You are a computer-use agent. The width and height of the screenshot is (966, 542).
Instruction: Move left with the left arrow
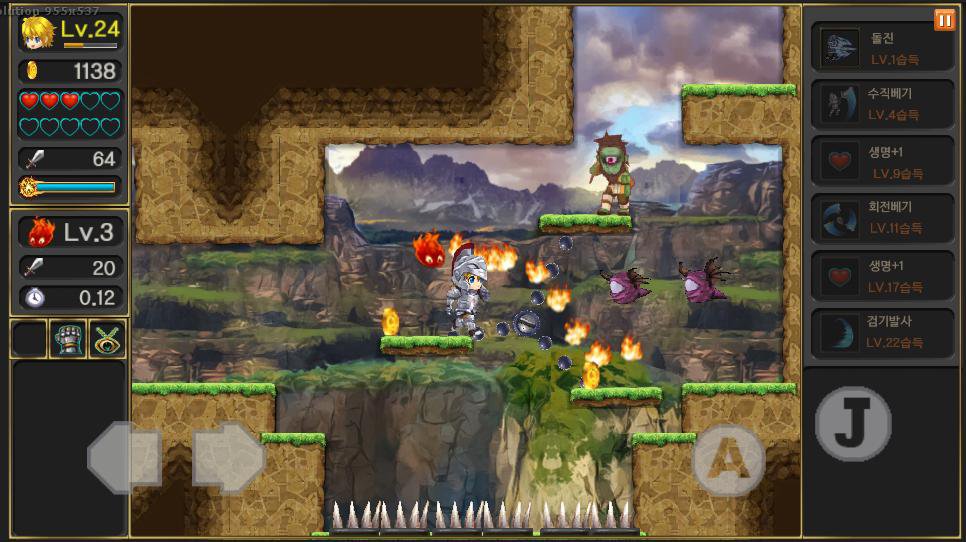click(x=124, y=458)
